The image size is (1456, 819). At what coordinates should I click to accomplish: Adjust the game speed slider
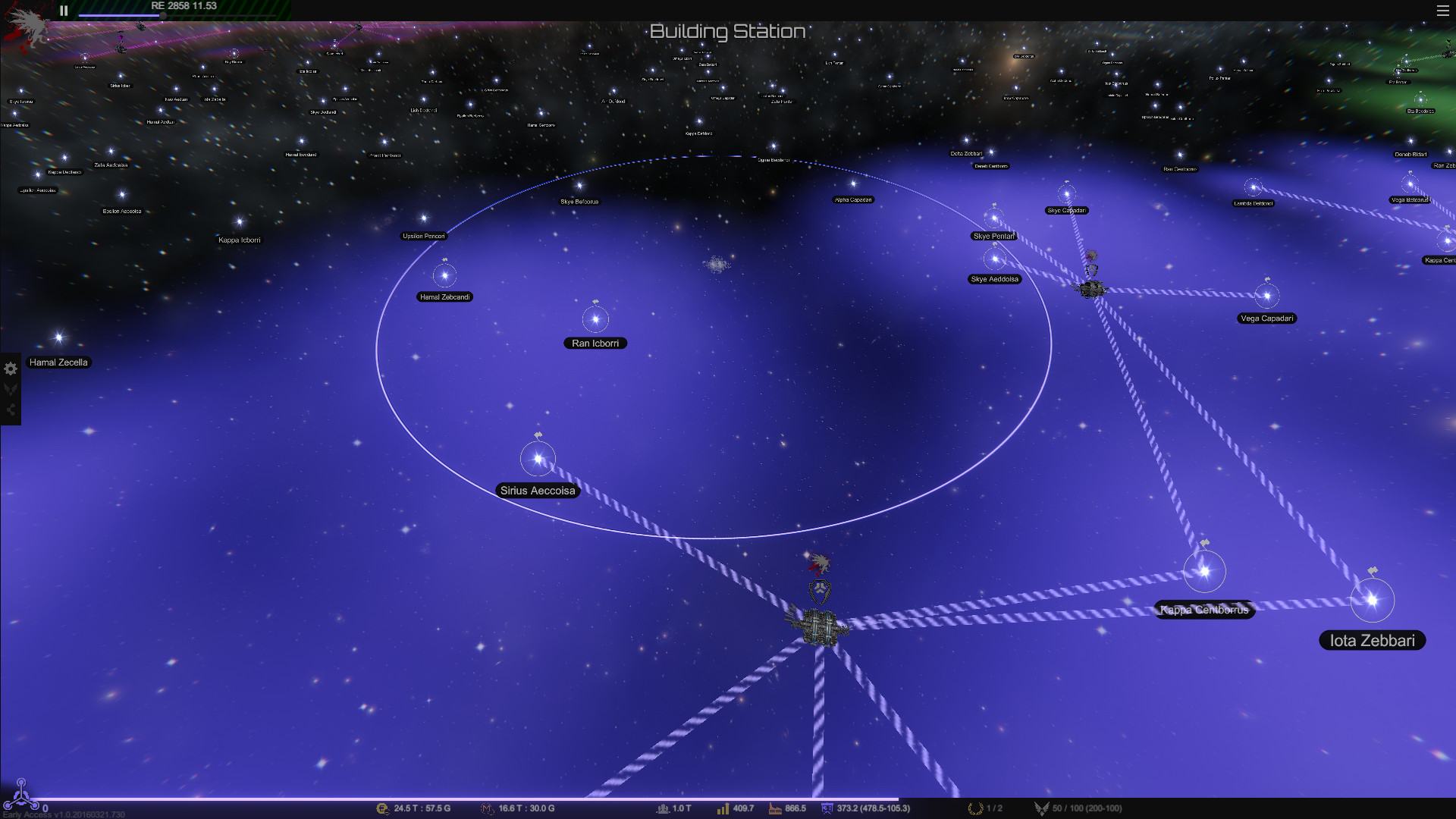coord(162,15)
